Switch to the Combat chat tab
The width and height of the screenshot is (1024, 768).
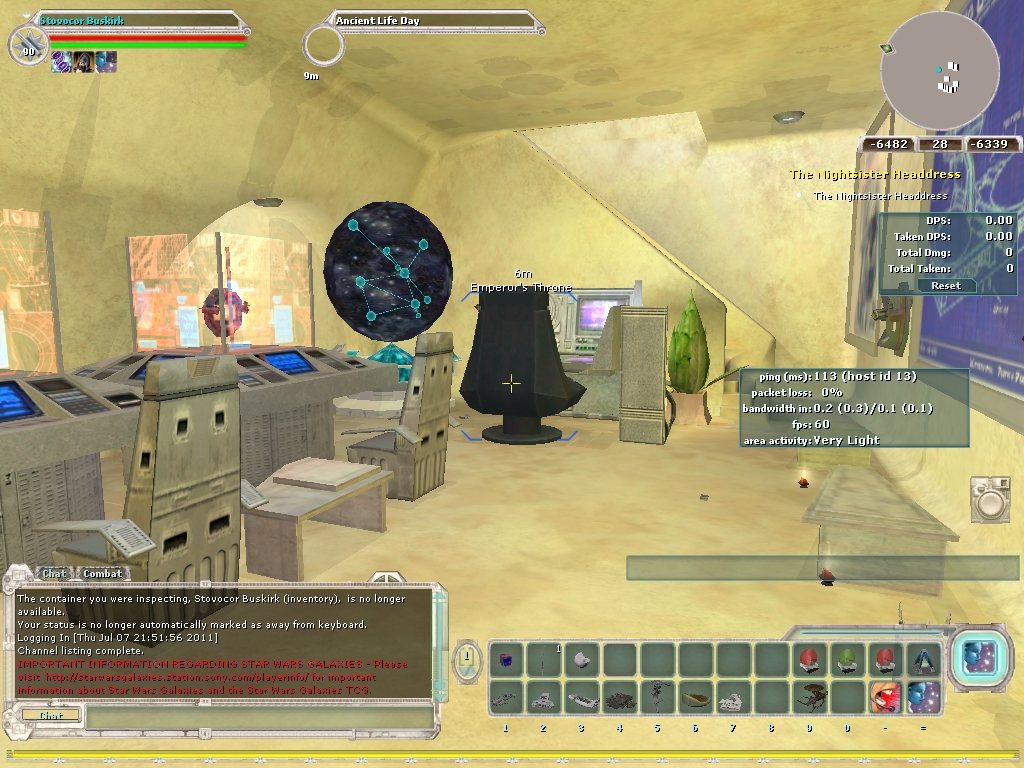[x=102, y=573]
